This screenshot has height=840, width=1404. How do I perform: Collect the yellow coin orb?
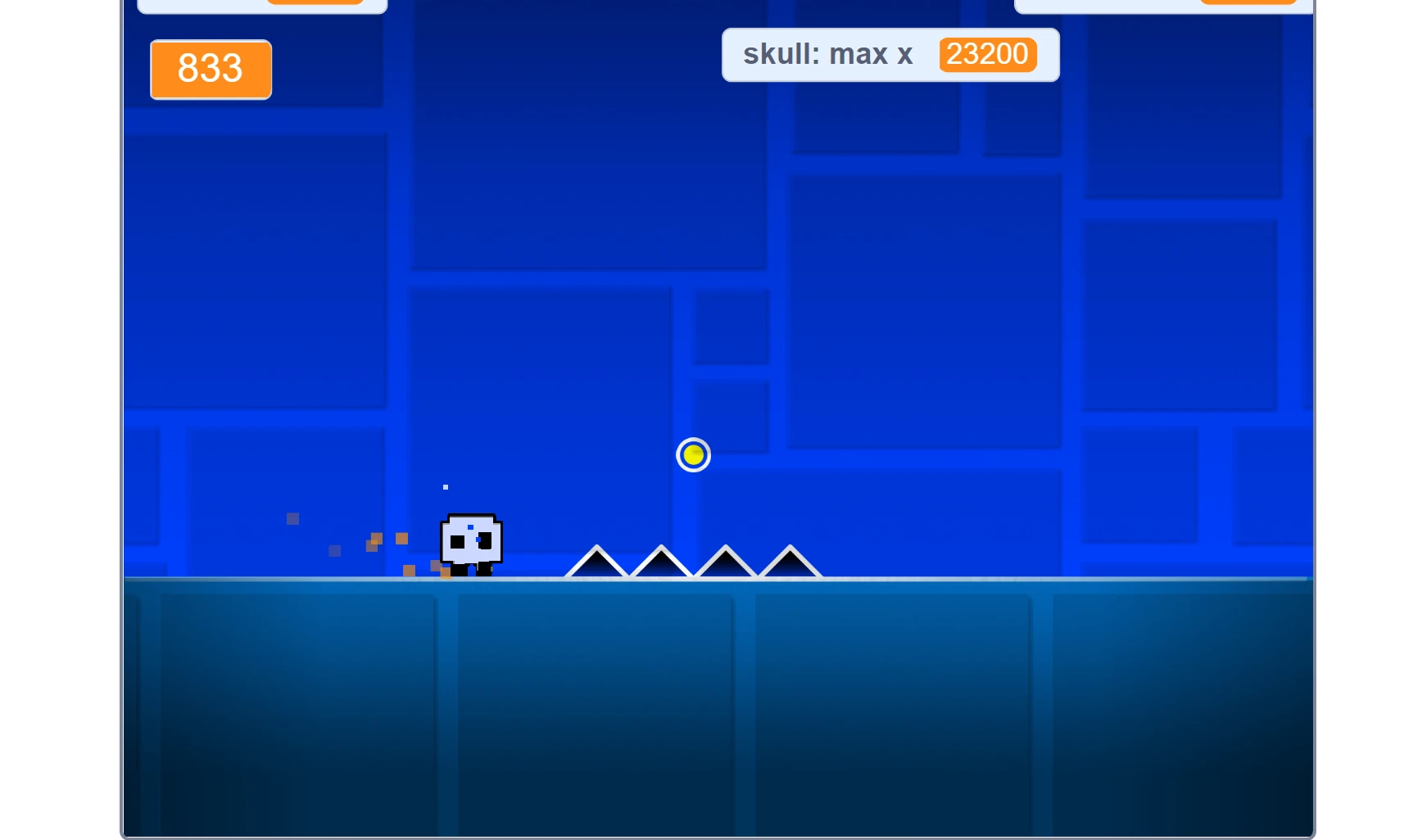(693, 454)
